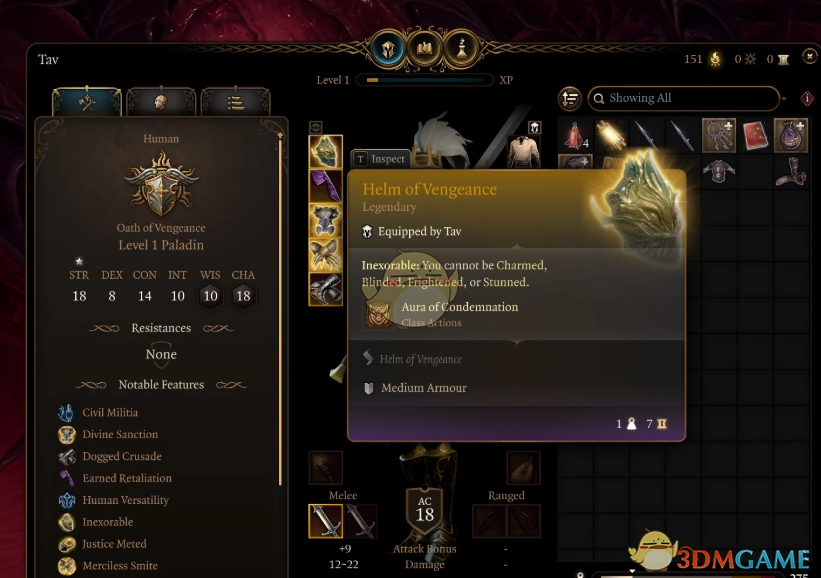Screen dimensions: 821x578
Task: Open the inventory sort options button
Action: (x=571, y=98)
